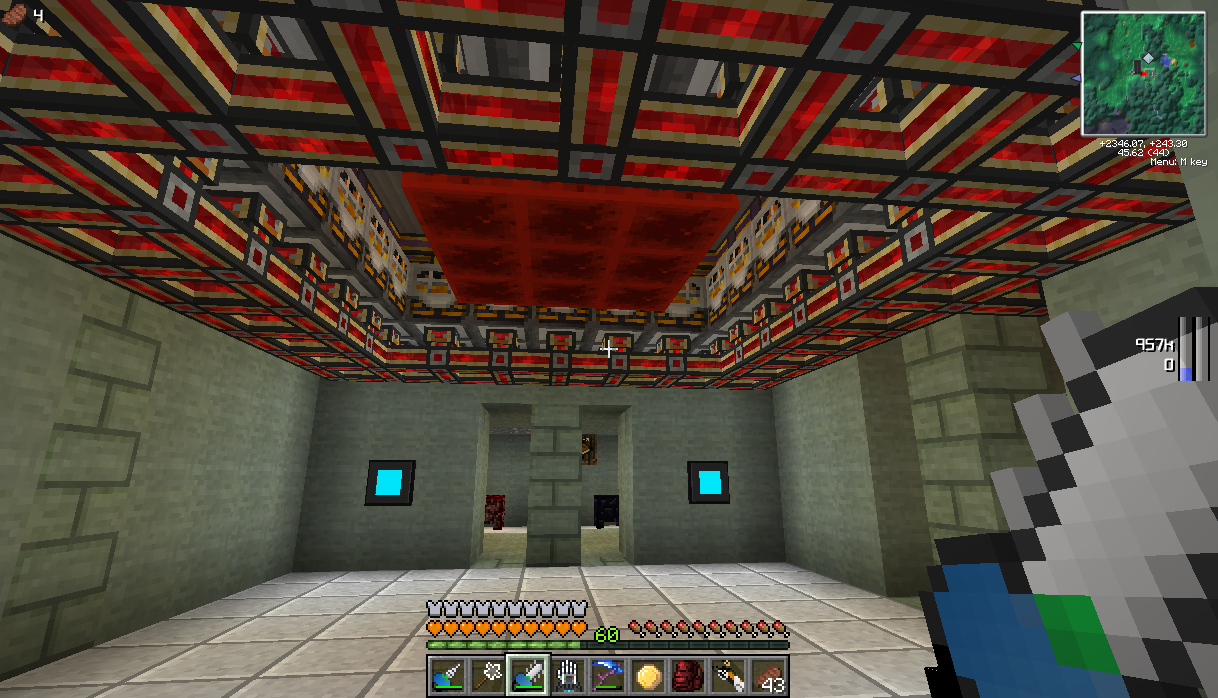Switch to the blue pickaxe slot

point(607,675)
